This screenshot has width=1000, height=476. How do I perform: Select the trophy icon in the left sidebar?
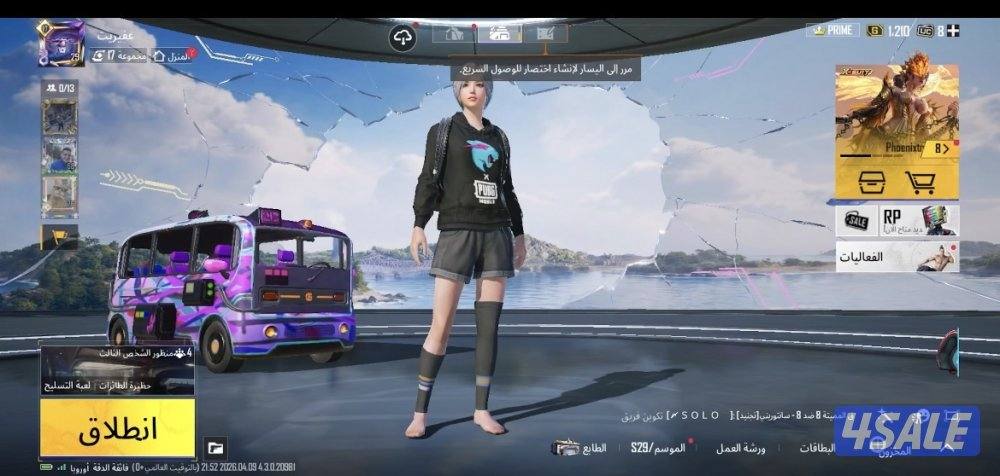[x=58, y=236]
